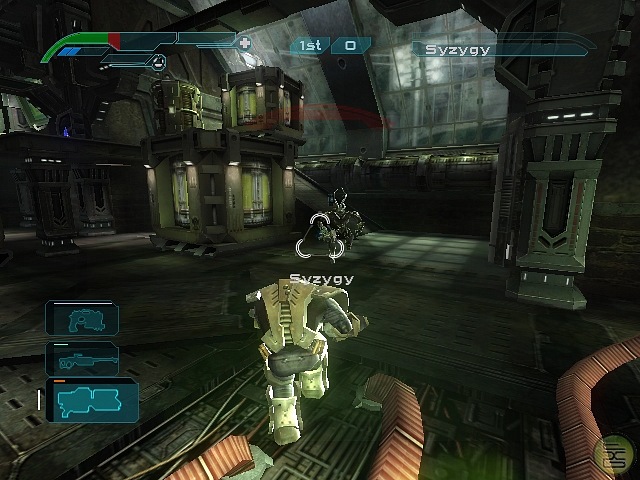
Task: Select the pistol weapon slot
Action: coord(82,318)
